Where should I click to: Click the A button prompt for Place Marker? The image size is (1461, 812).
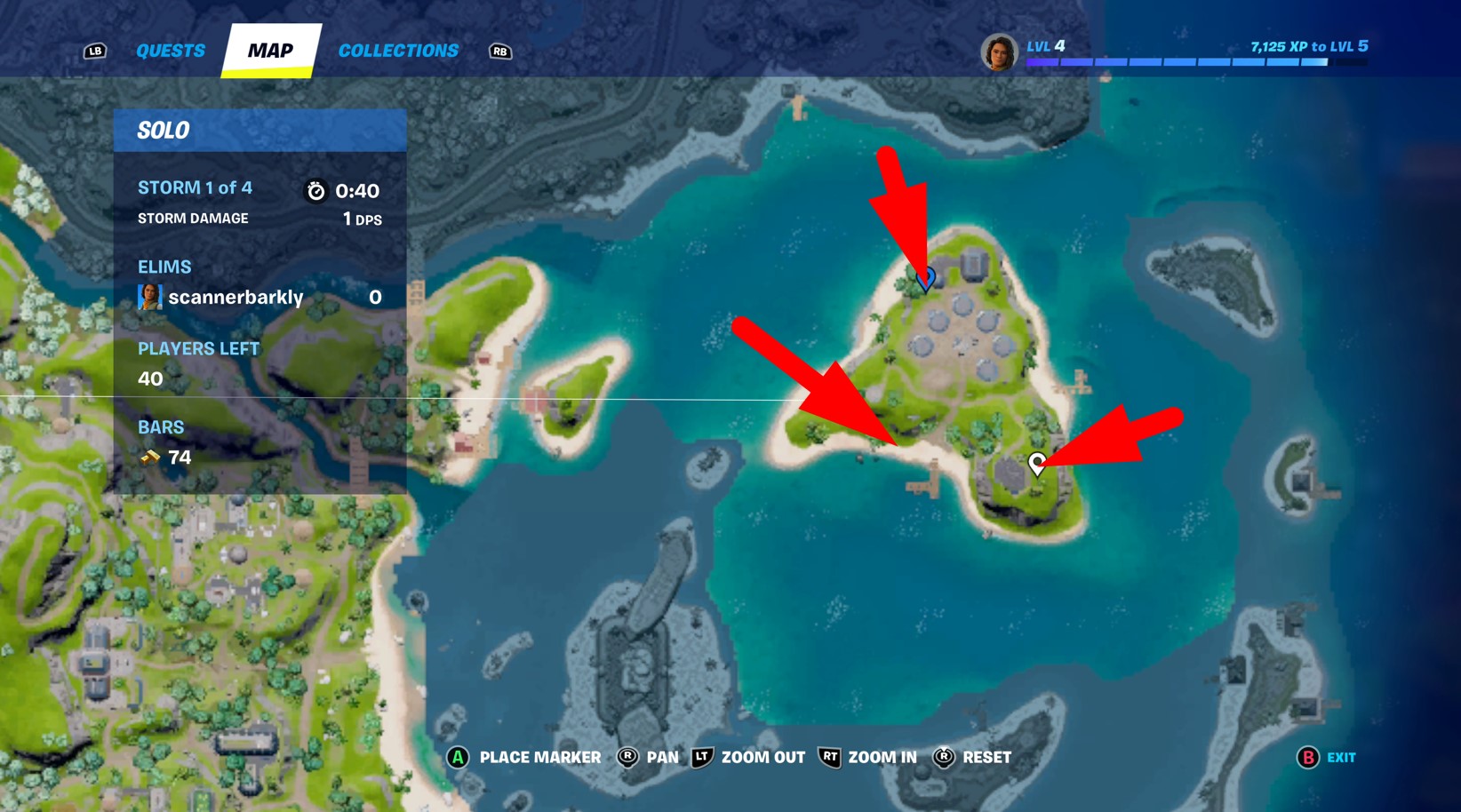click(x=458, y=757)
